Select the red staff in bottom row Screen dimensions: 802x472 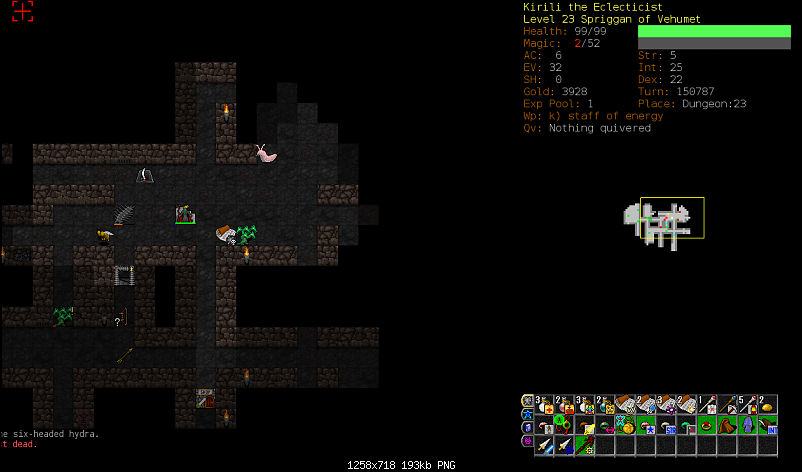click(584, 445)
